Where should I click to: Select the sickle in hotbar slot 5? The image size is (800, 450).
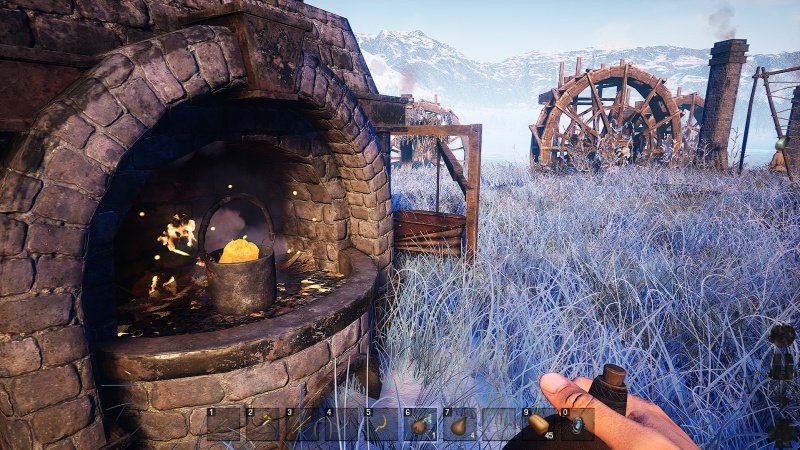pyautogui.click(x=381, y=424)
